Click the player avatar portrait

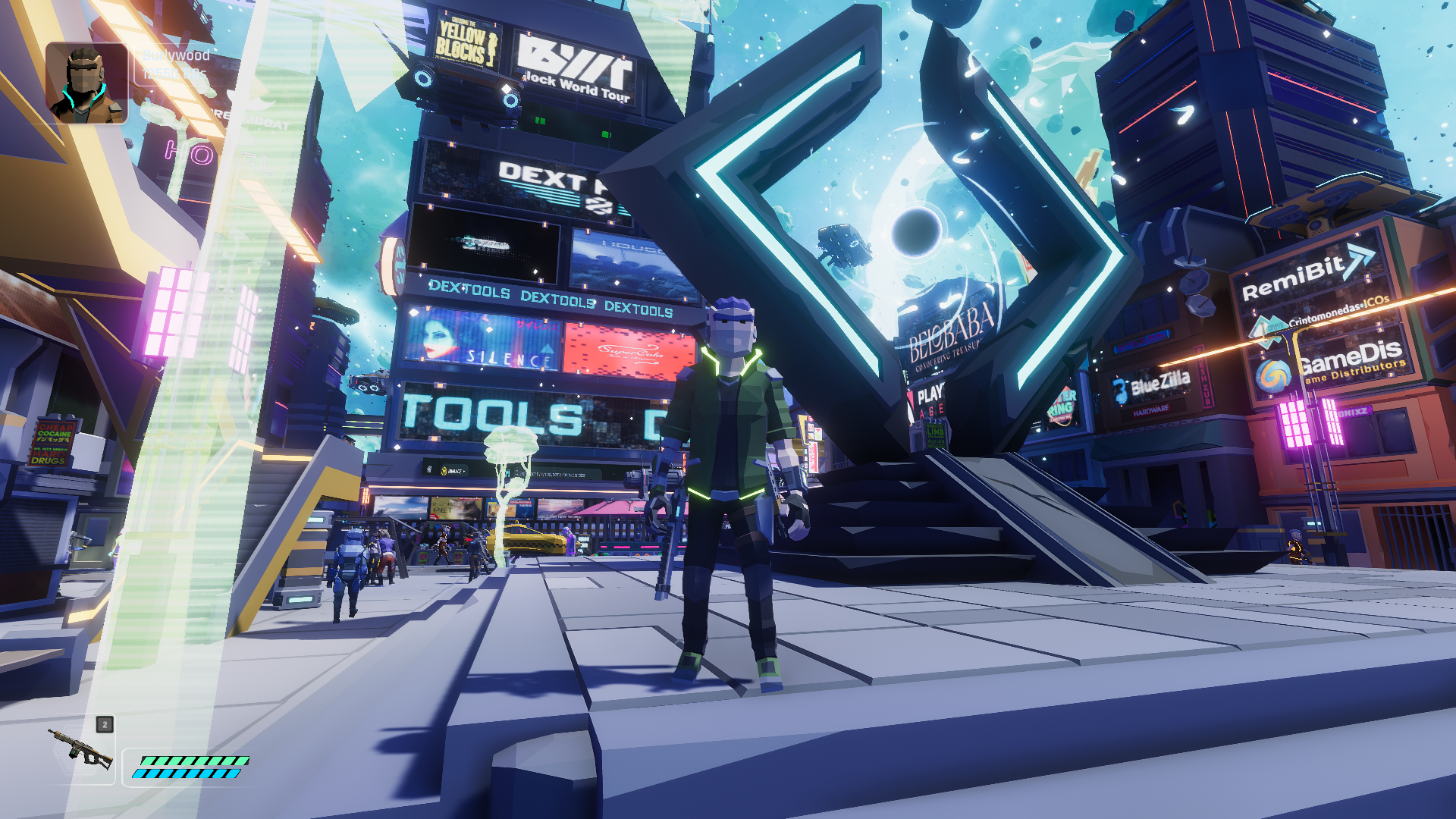[86, 83]
